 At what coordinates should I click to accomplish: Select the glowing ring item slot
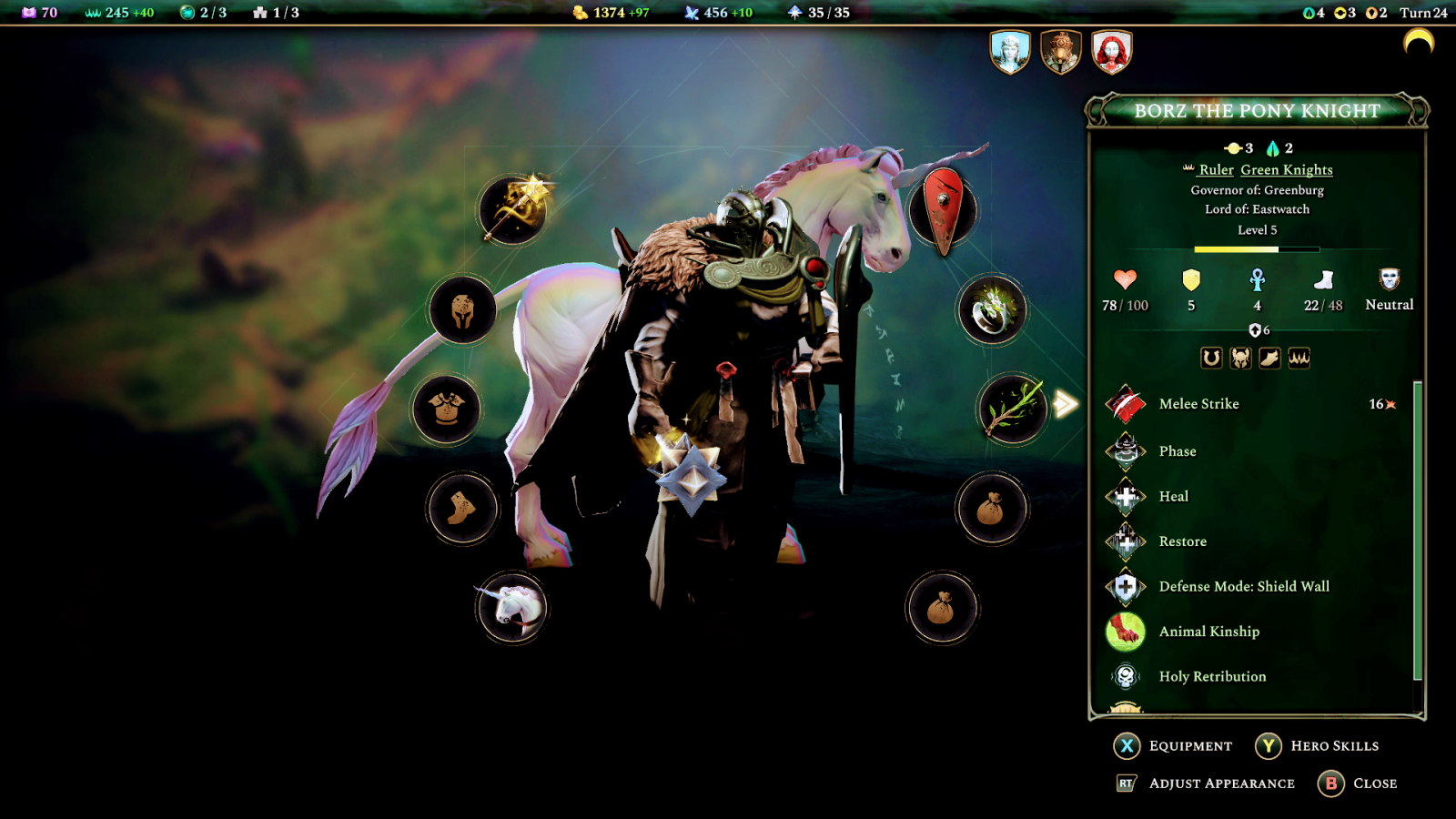[x=992, y=310]
